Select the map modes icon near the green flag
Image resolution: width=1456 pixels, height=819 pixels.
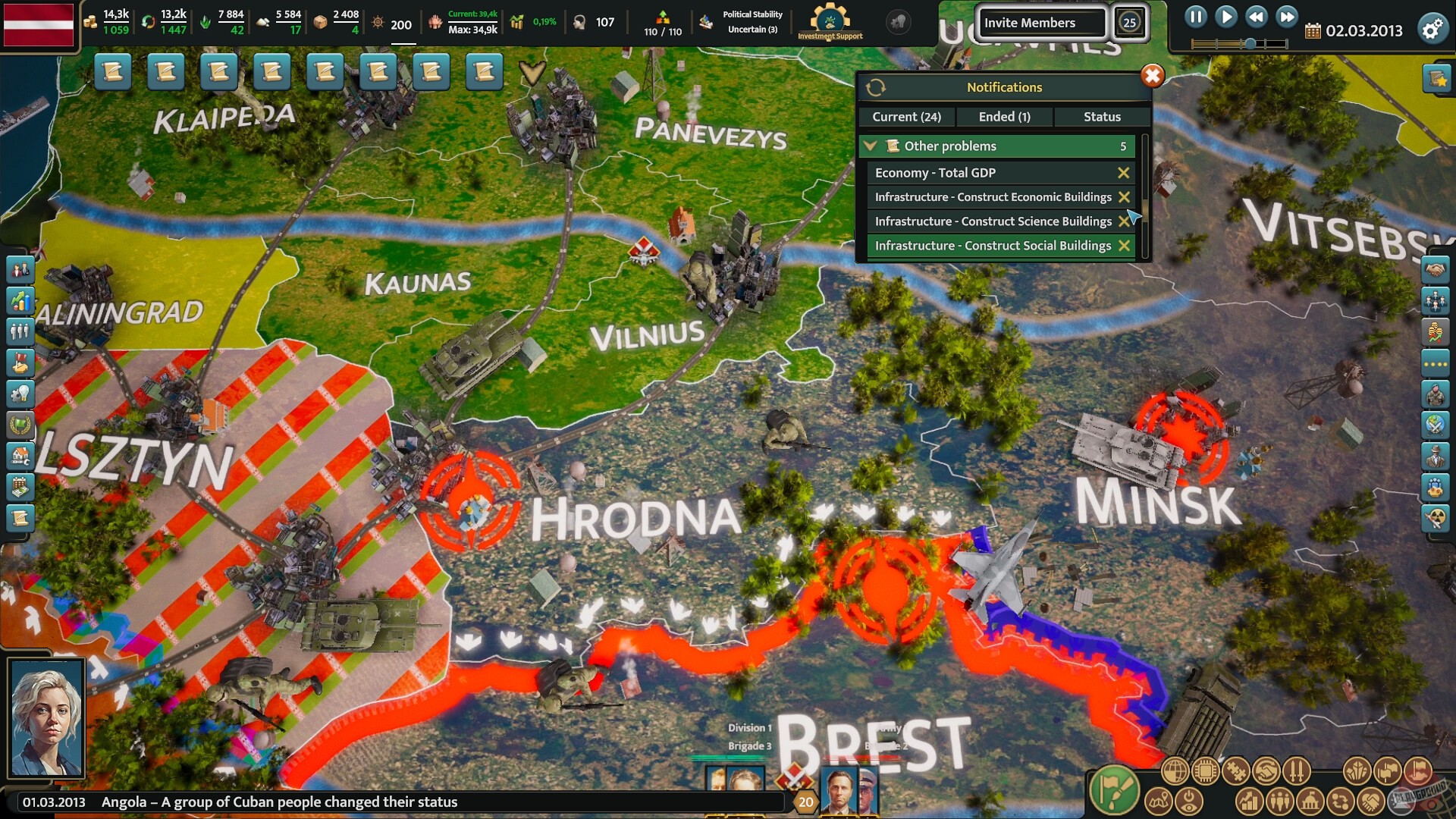click(1159, 801)
